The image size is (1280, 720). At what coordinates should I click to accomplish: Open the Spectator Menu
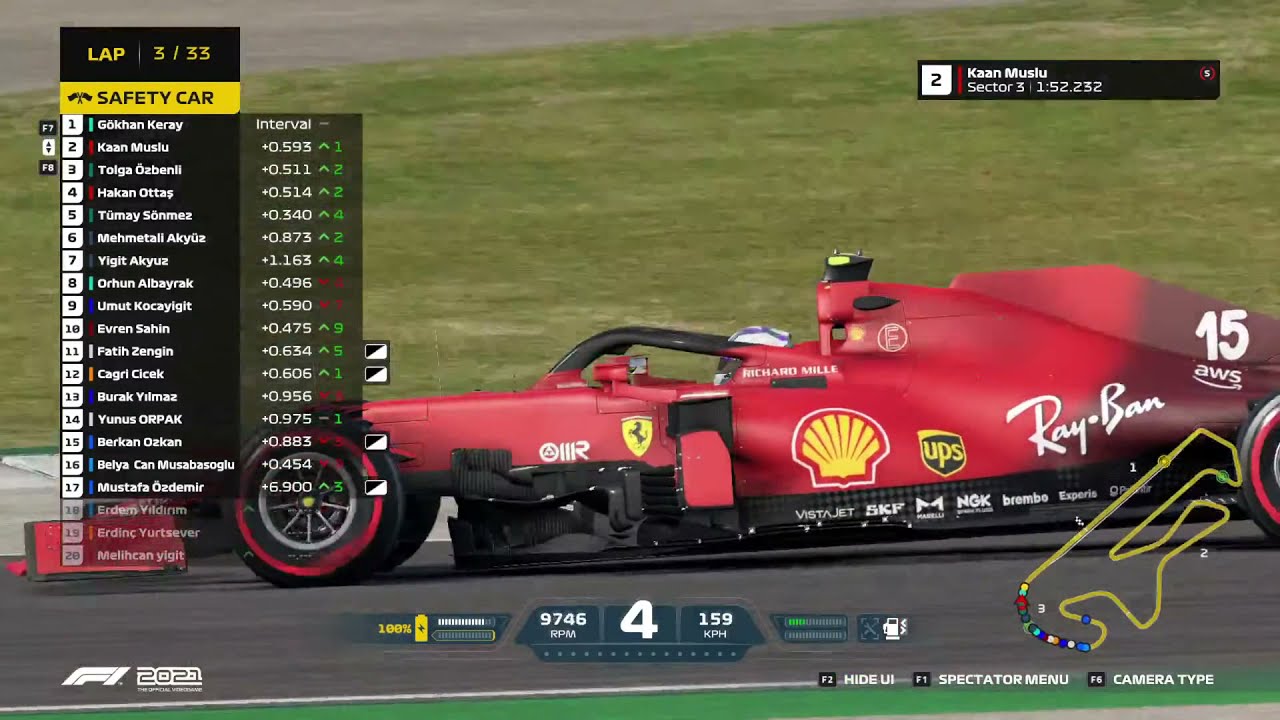coord(1003,679)
